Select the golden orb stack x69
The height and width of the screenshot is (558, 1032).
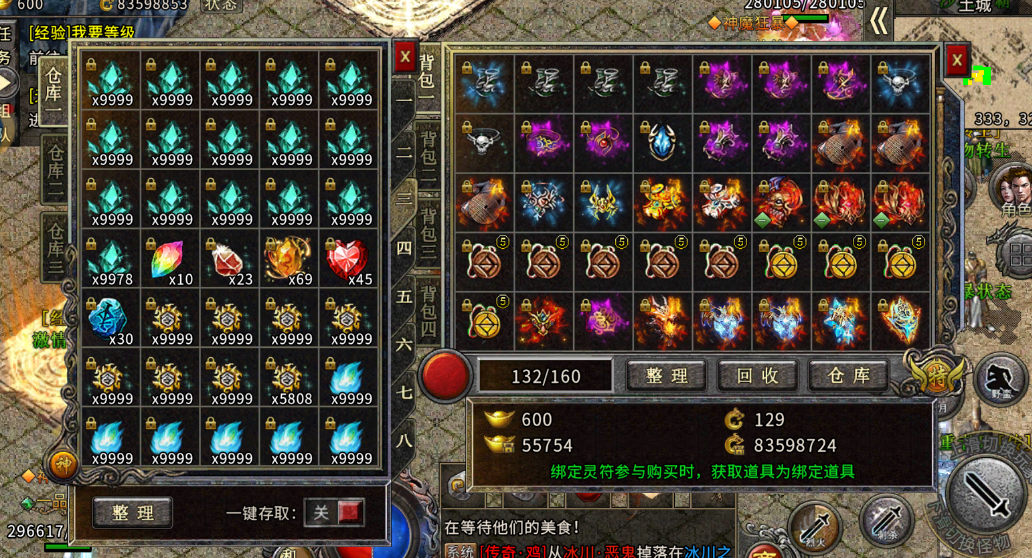point(290,261)
